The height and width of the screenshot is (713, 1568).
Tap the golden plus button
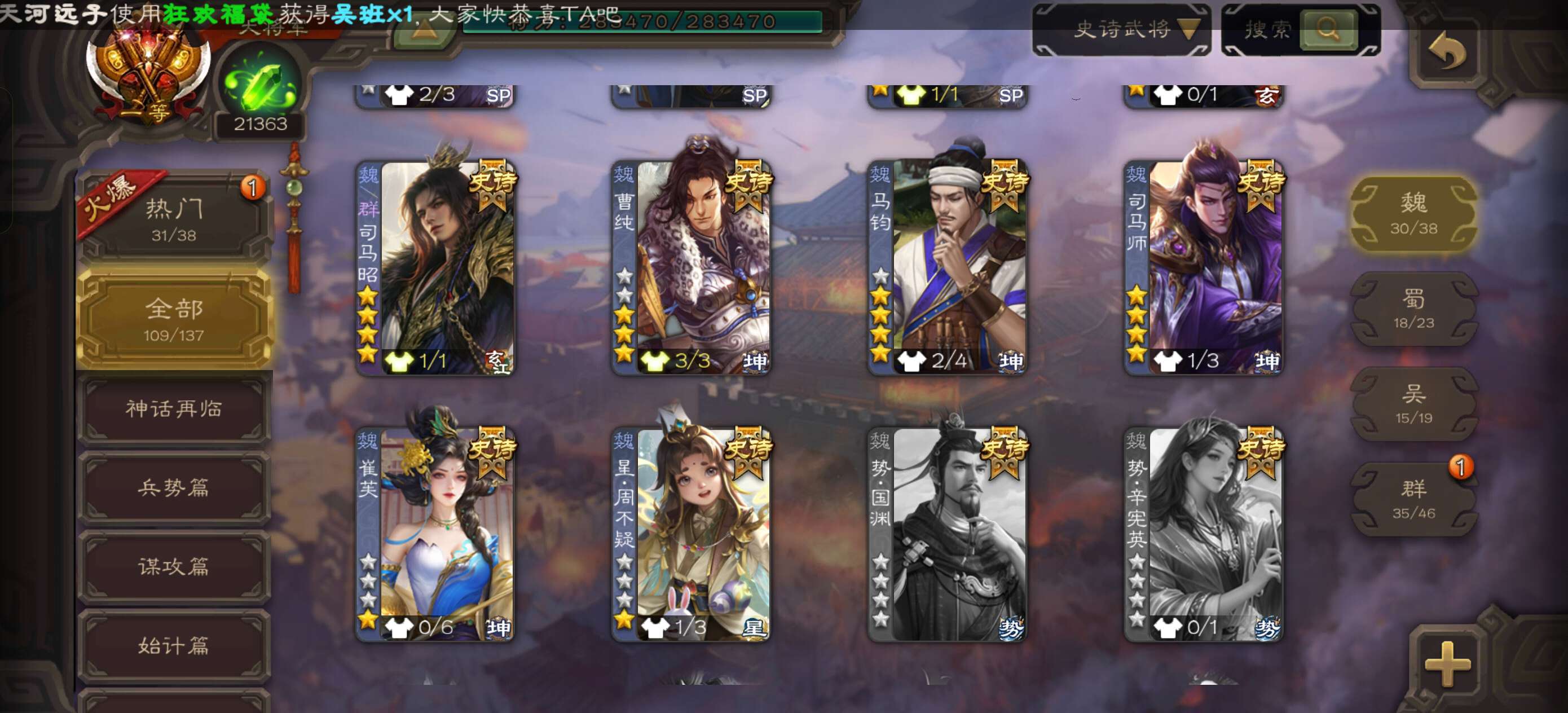(x=1447, y=663)
